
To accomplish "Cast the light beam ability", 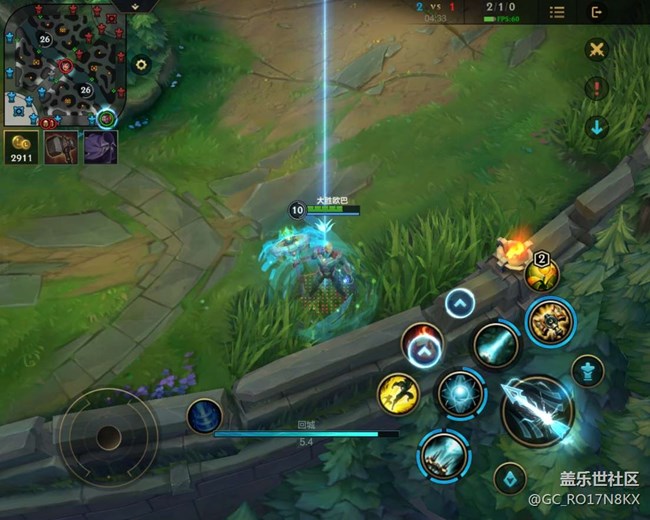I will (496, 345).
